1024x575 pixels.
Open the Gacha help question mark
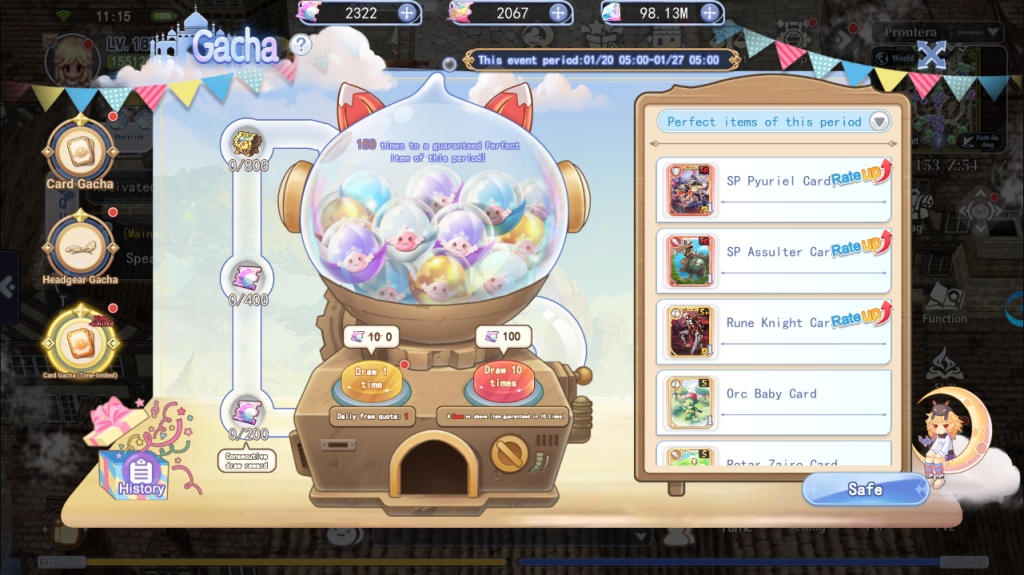(x=300, y=44)
